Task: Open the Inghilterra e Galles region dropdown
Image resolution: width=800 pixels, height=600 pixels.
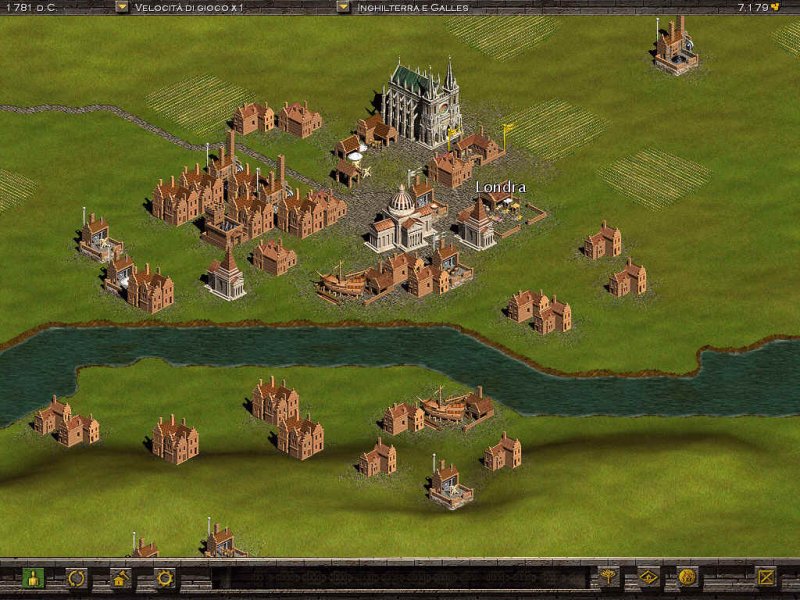Action: point(343,7)
